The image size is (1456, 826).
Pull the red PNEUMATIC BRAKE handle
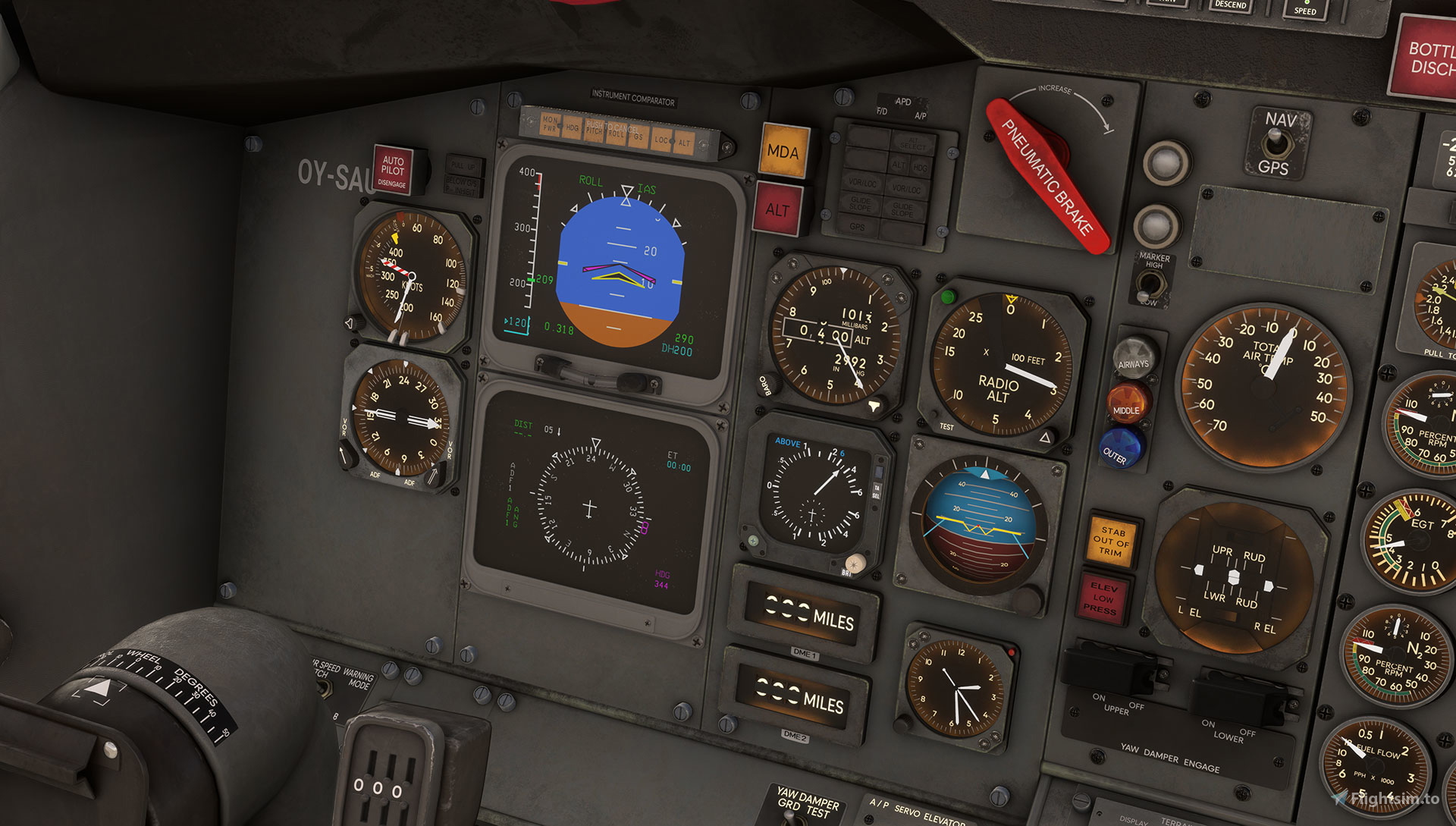point(1047,176)
